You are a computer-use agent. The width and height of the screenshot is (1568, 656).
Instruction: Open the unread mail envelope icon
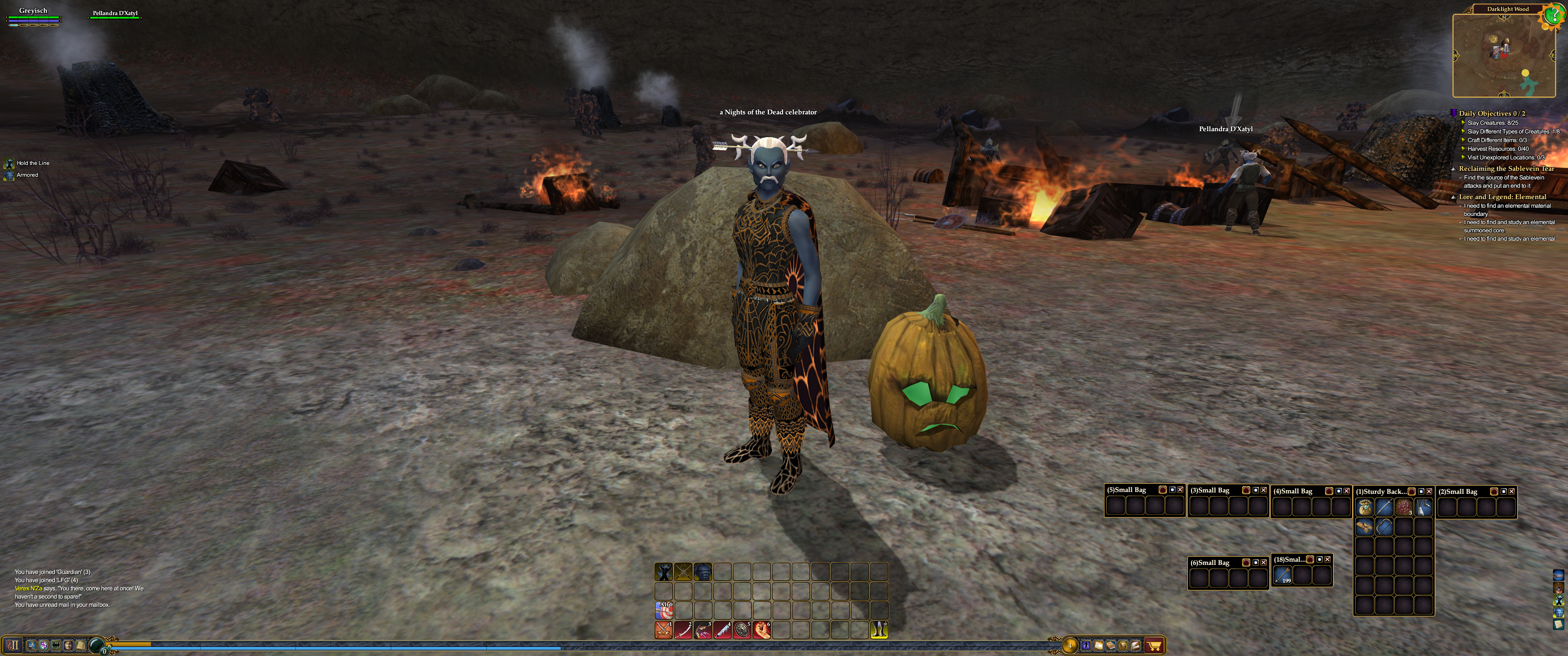pyautogui.click(x=1558, y=625)
